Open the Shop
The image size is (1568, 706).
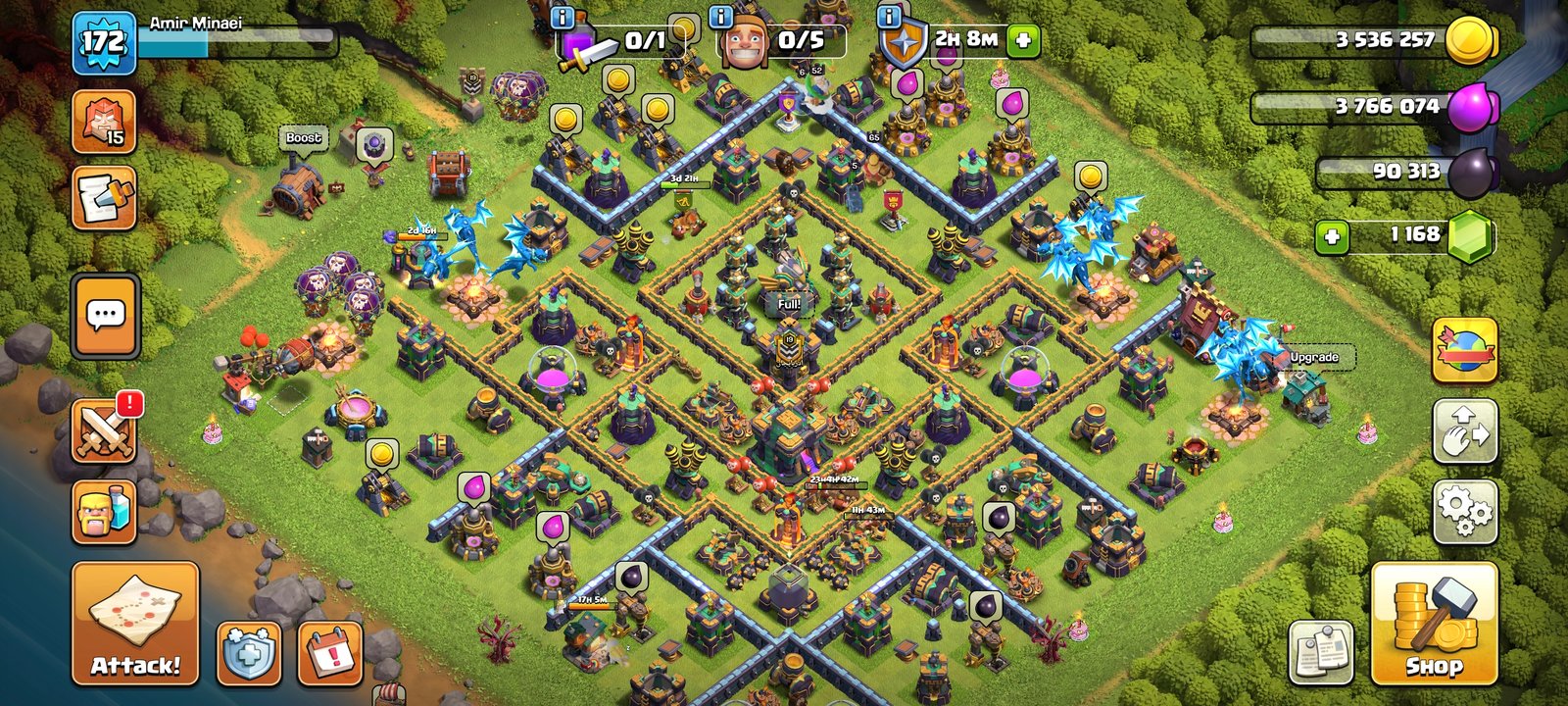tap(1434, 624)
